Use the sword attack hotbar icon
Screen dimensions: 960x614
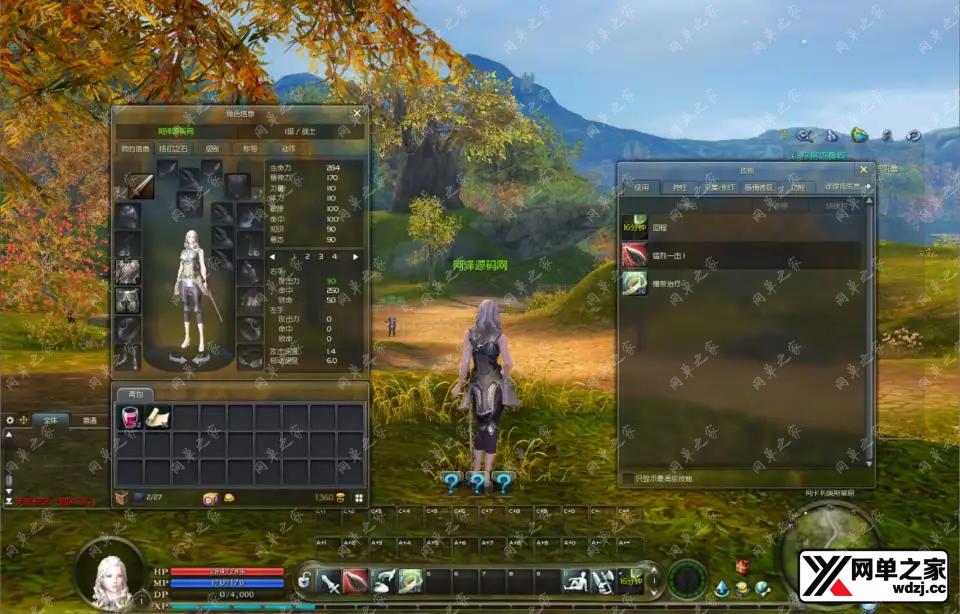[330, 580]
